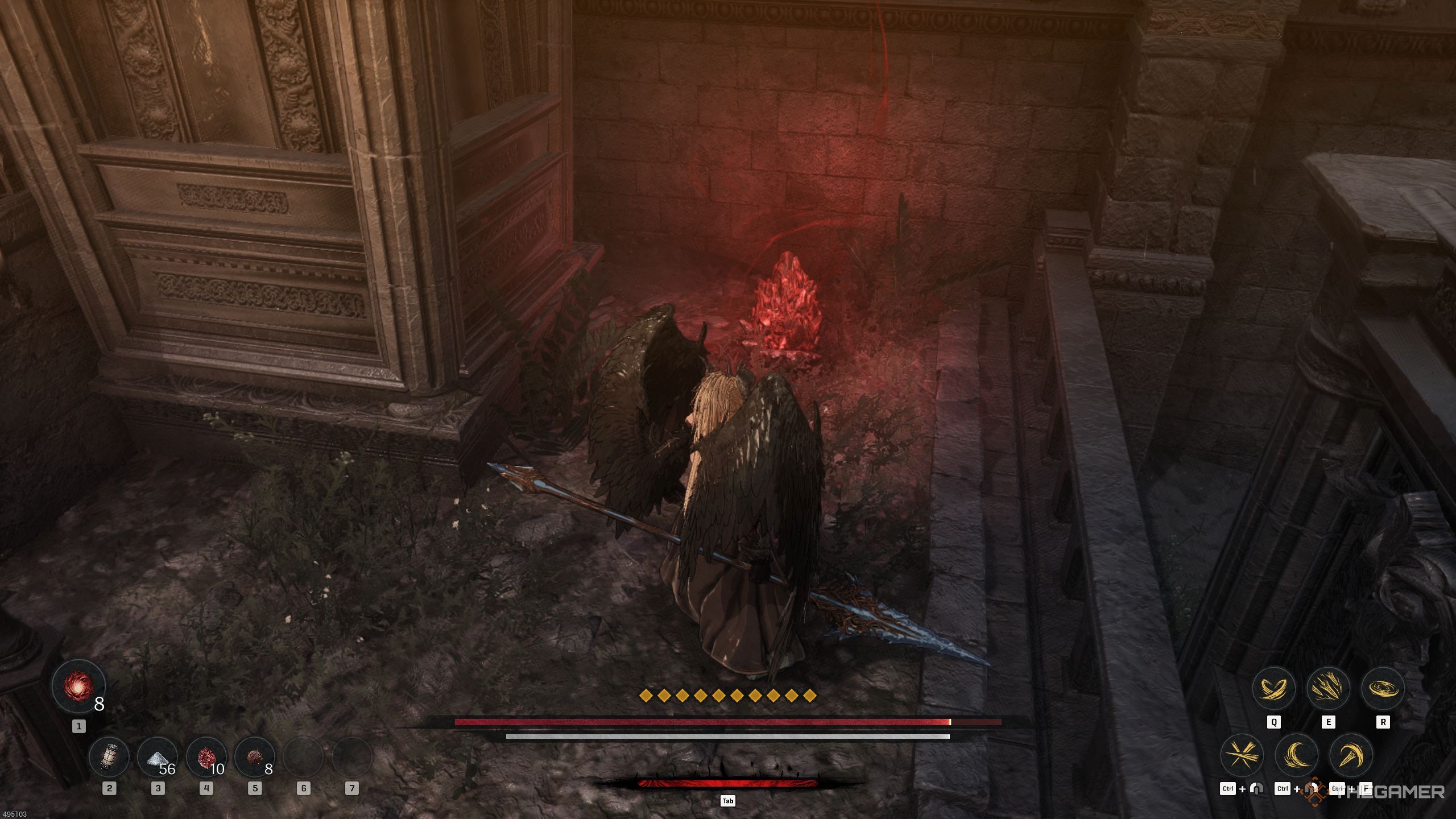Select the white powder pile slot
This screenshot has width=1456, height=819.
click(x=158, y=757)
